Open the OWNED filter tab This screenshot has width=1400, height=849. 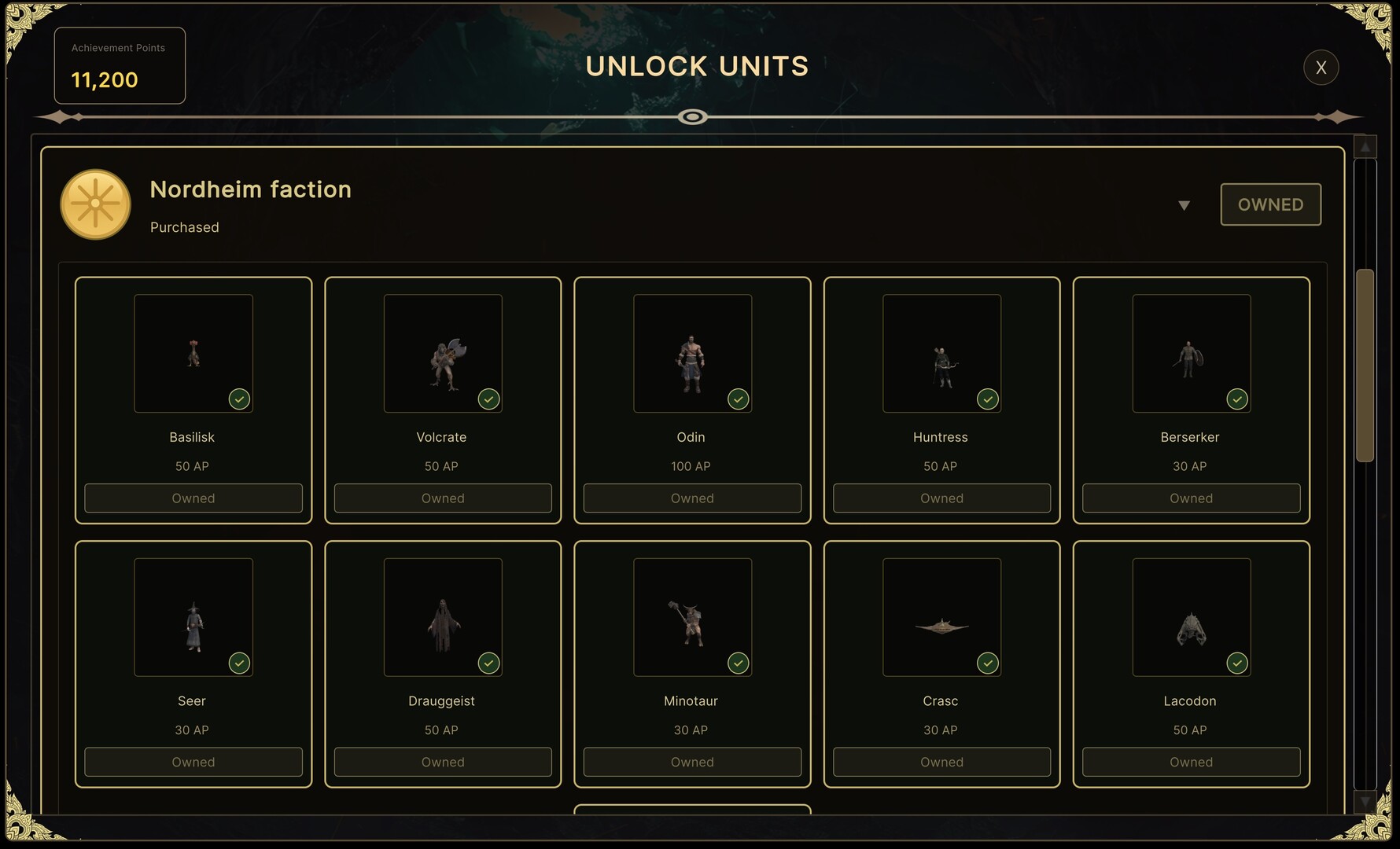coord(1270,204)
